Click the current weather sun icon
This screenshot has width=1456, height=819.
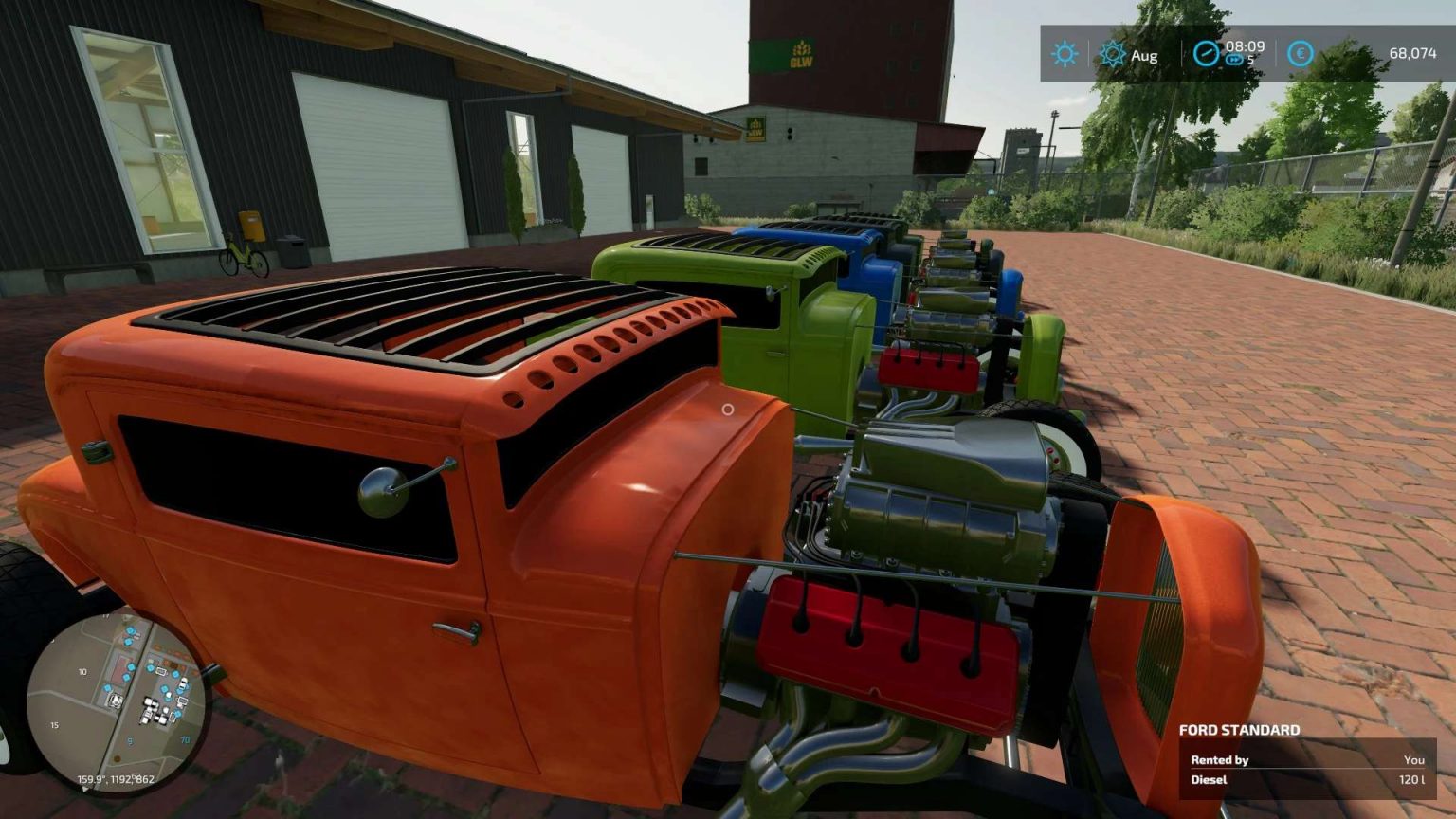pos(1065,54)
